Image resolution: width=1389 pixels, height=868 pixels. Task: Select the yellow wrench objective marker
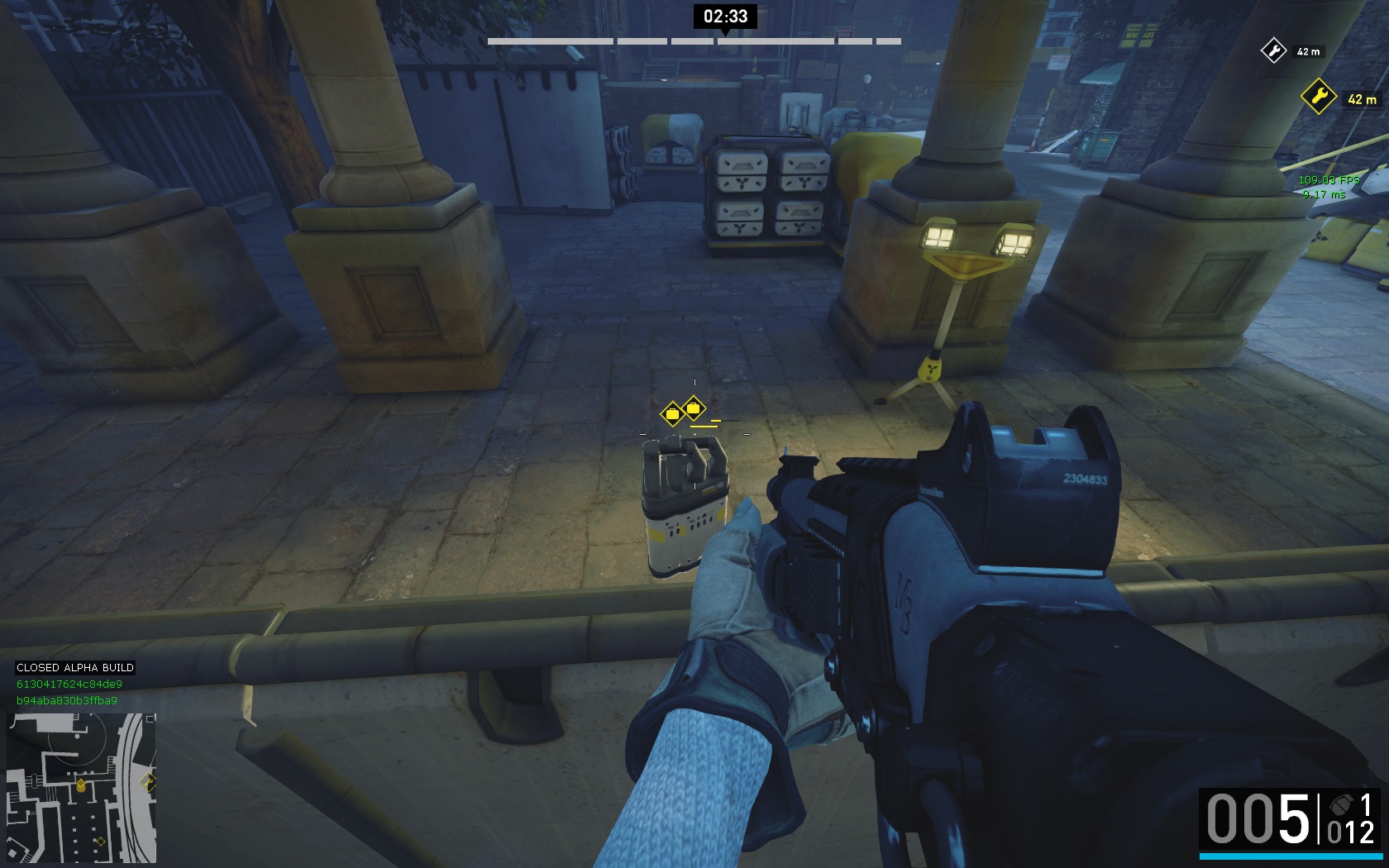pos(1318,97)
